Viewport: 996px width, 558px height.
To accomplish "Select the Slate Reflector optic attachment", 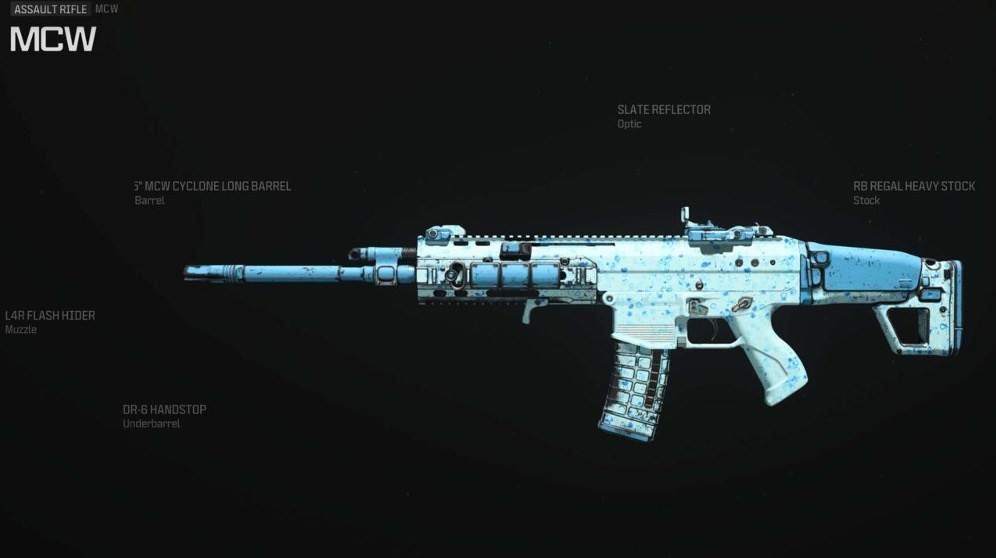I will [663, 110].
